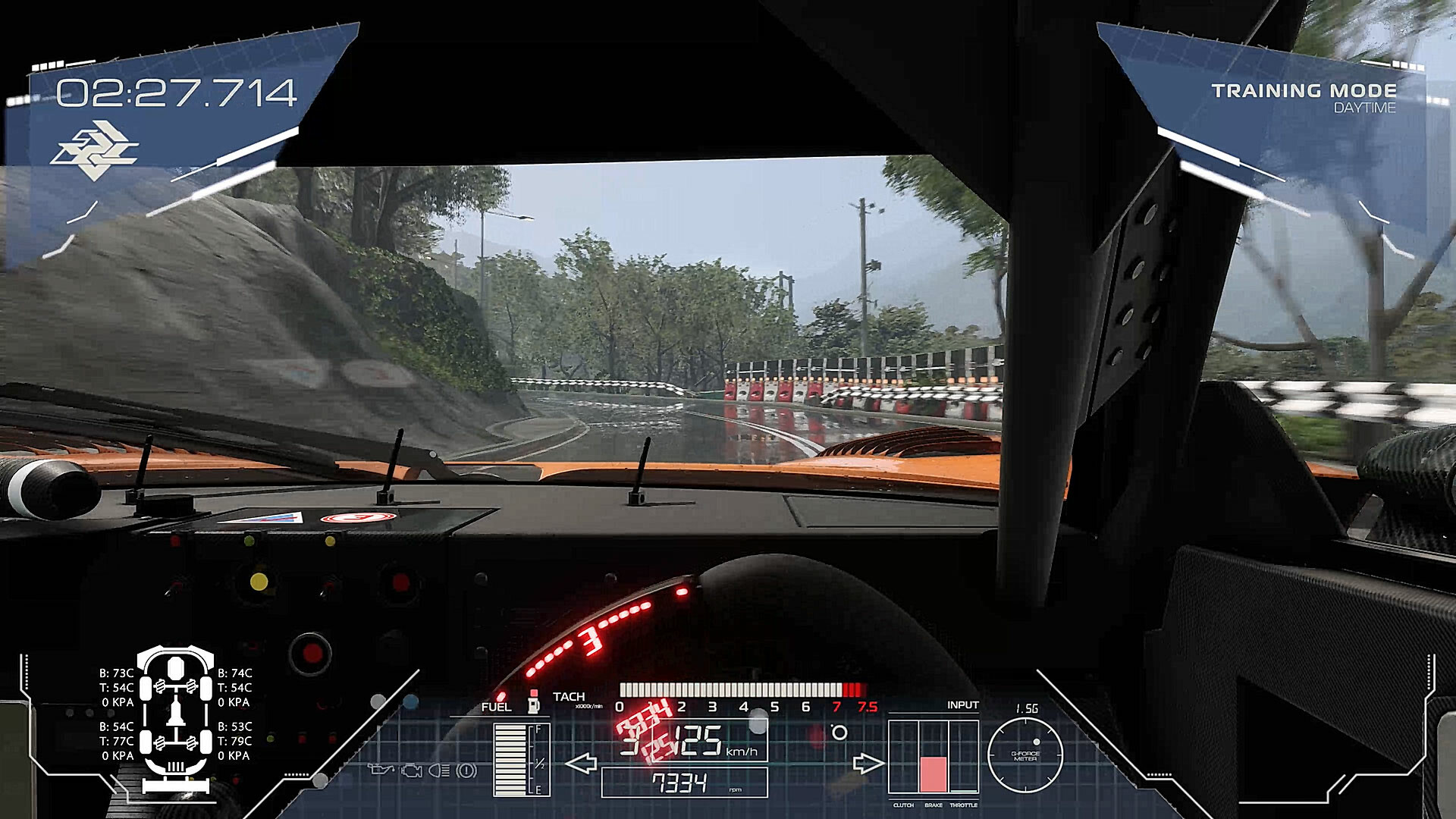Click the brake warning light icon

coord(466,770)
